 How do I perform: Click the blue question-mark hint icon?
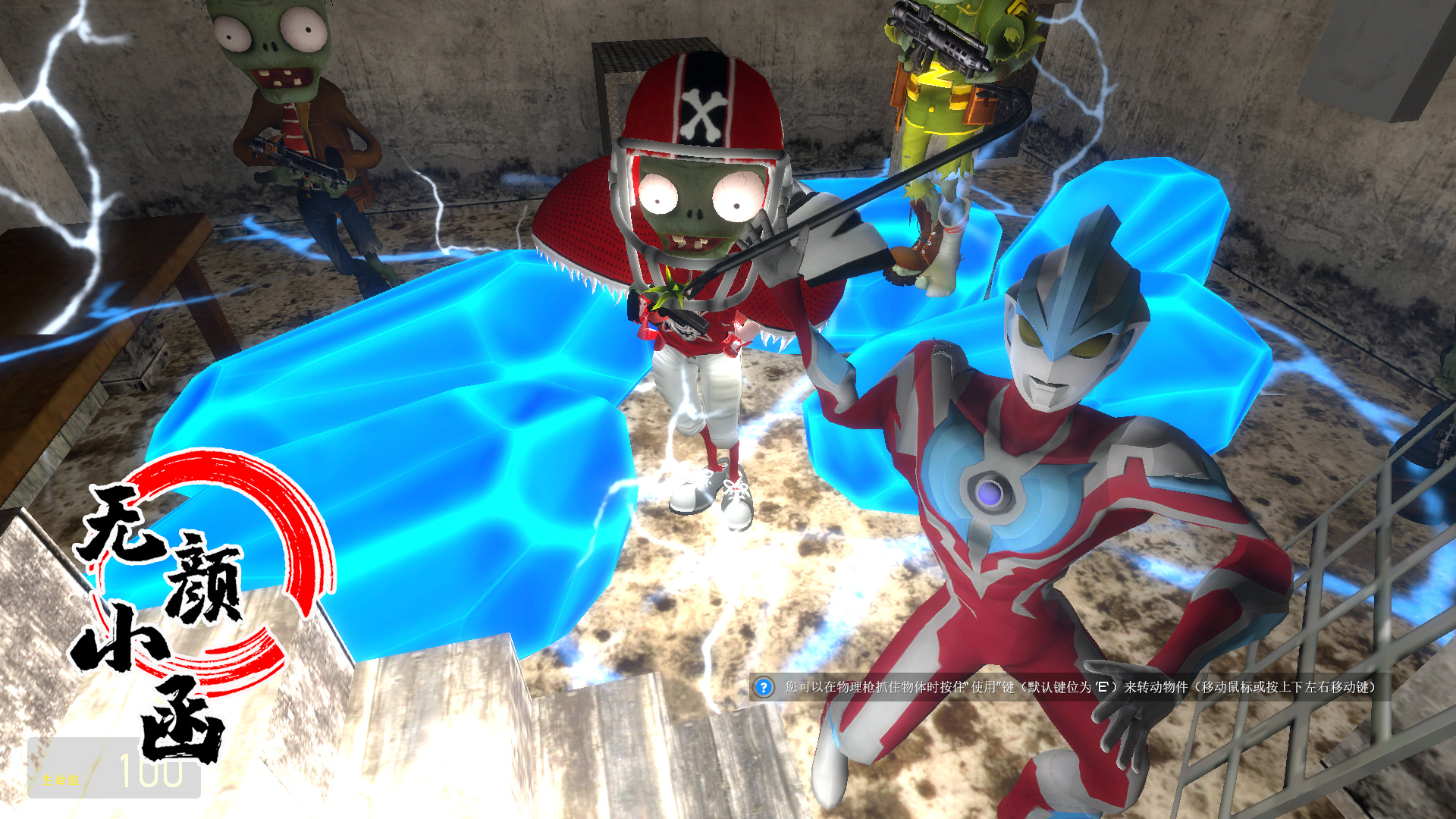pos(763,687)
